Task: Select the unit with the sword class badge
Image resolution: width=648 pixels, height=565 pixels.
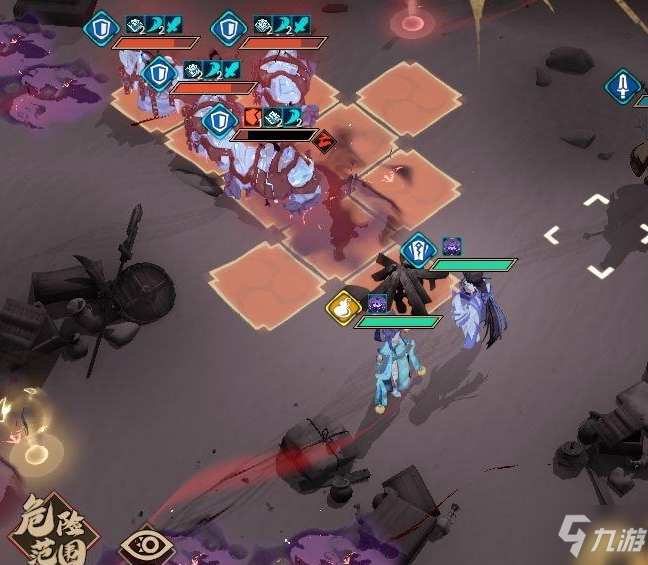Action: [x=622, y=86]
